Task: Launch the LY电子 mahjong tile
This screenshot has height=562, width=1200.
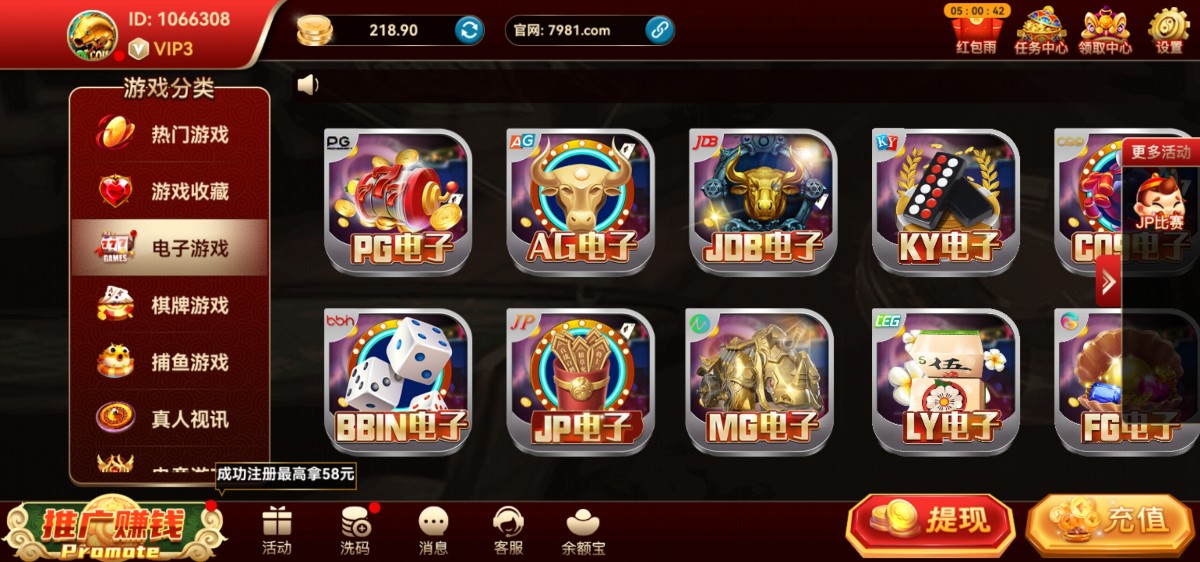Action: 945,381
